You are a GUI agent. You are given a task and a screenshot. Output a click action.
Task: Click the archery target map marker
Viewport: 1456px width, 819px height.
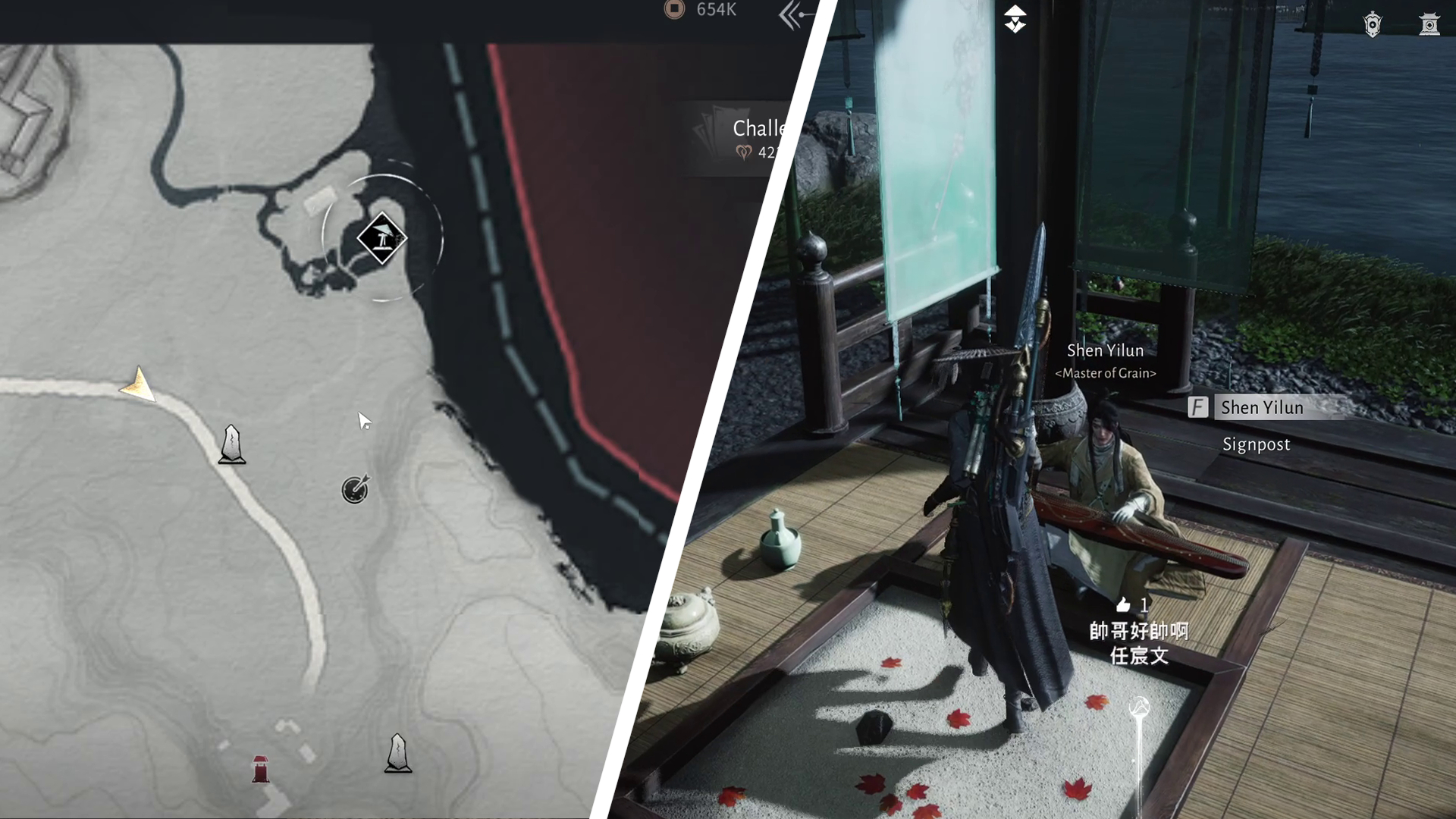point(355,489)
